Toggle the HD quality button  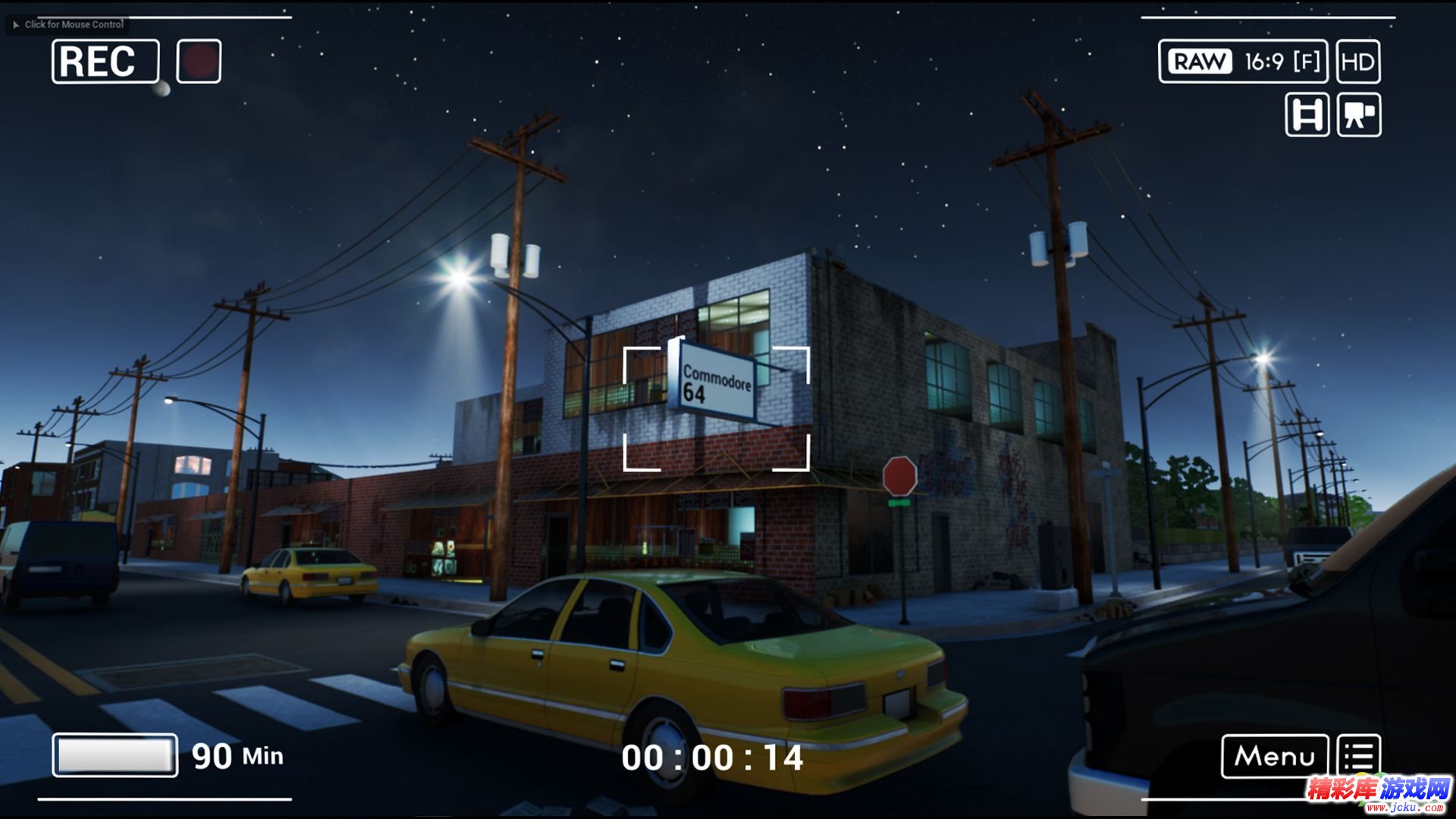[1357, 61]
